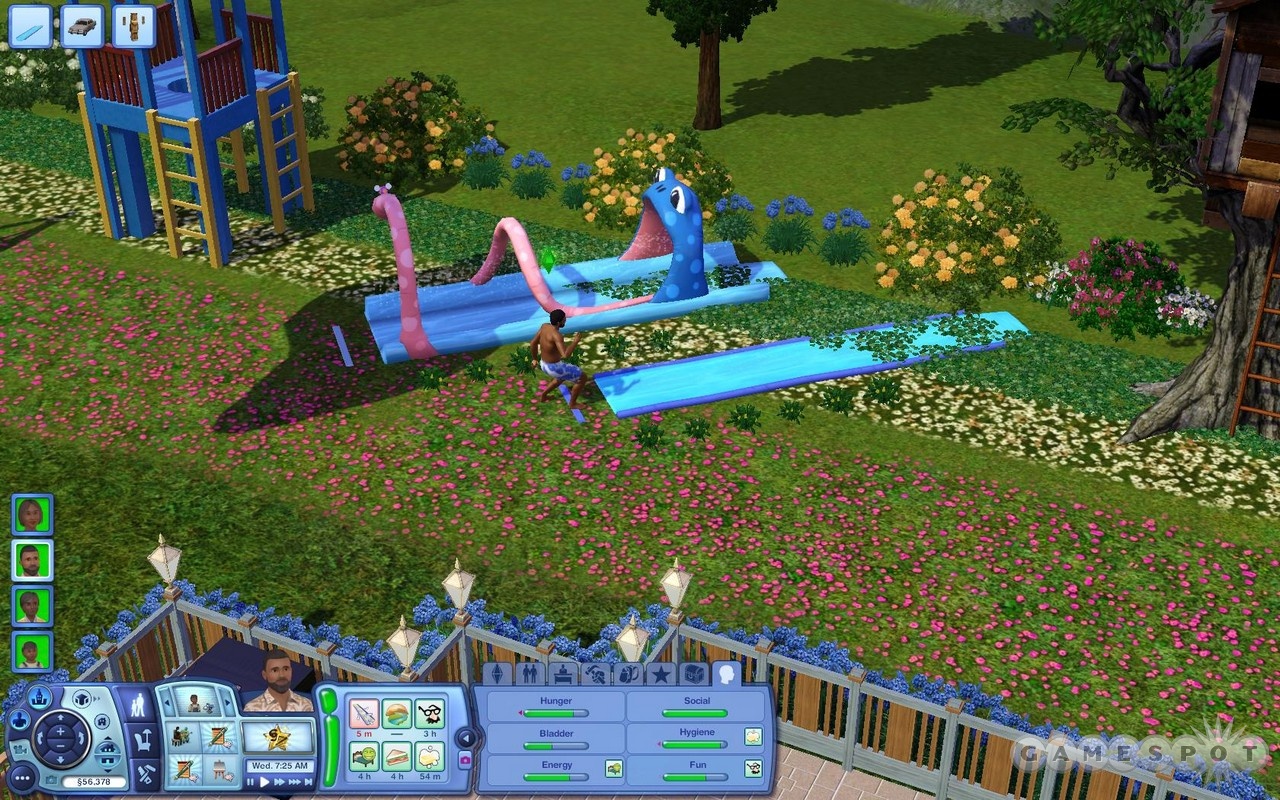Select the sandwich moodlet icon
Viewport: 1280px width, 800px height.
click(397, 755)
